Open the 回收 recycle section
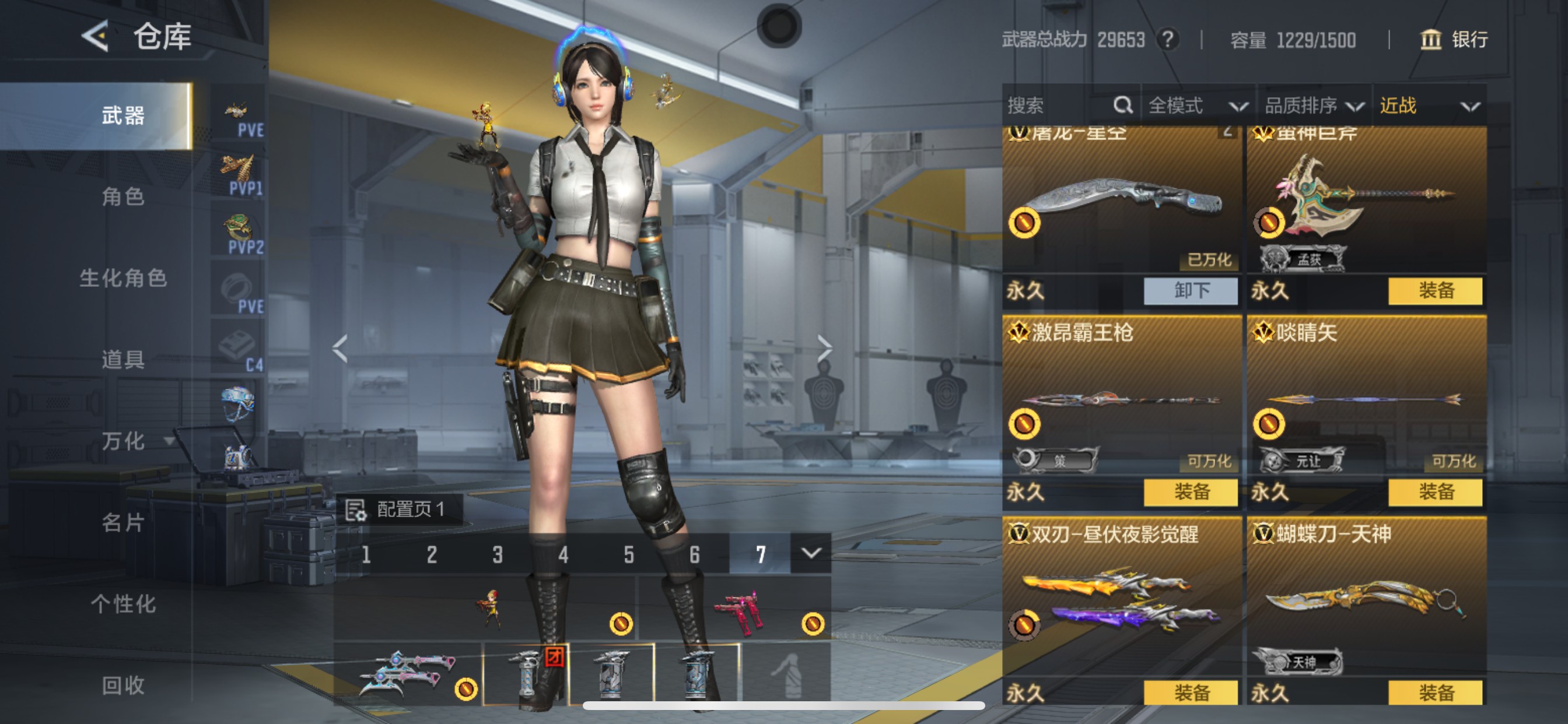Screen dimensions: 1568x724 [123, 685]
